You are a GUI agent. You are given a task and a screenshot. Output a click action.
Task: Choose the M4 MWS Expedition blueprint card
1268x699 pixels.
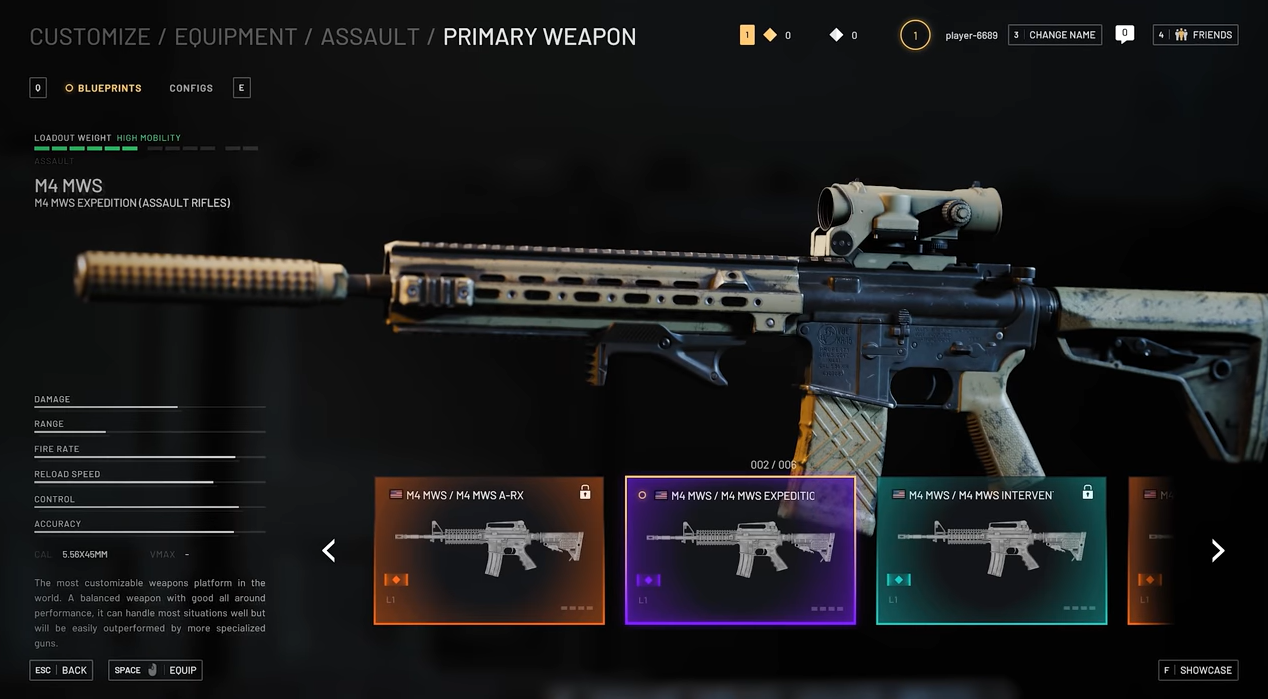[740, 551]
